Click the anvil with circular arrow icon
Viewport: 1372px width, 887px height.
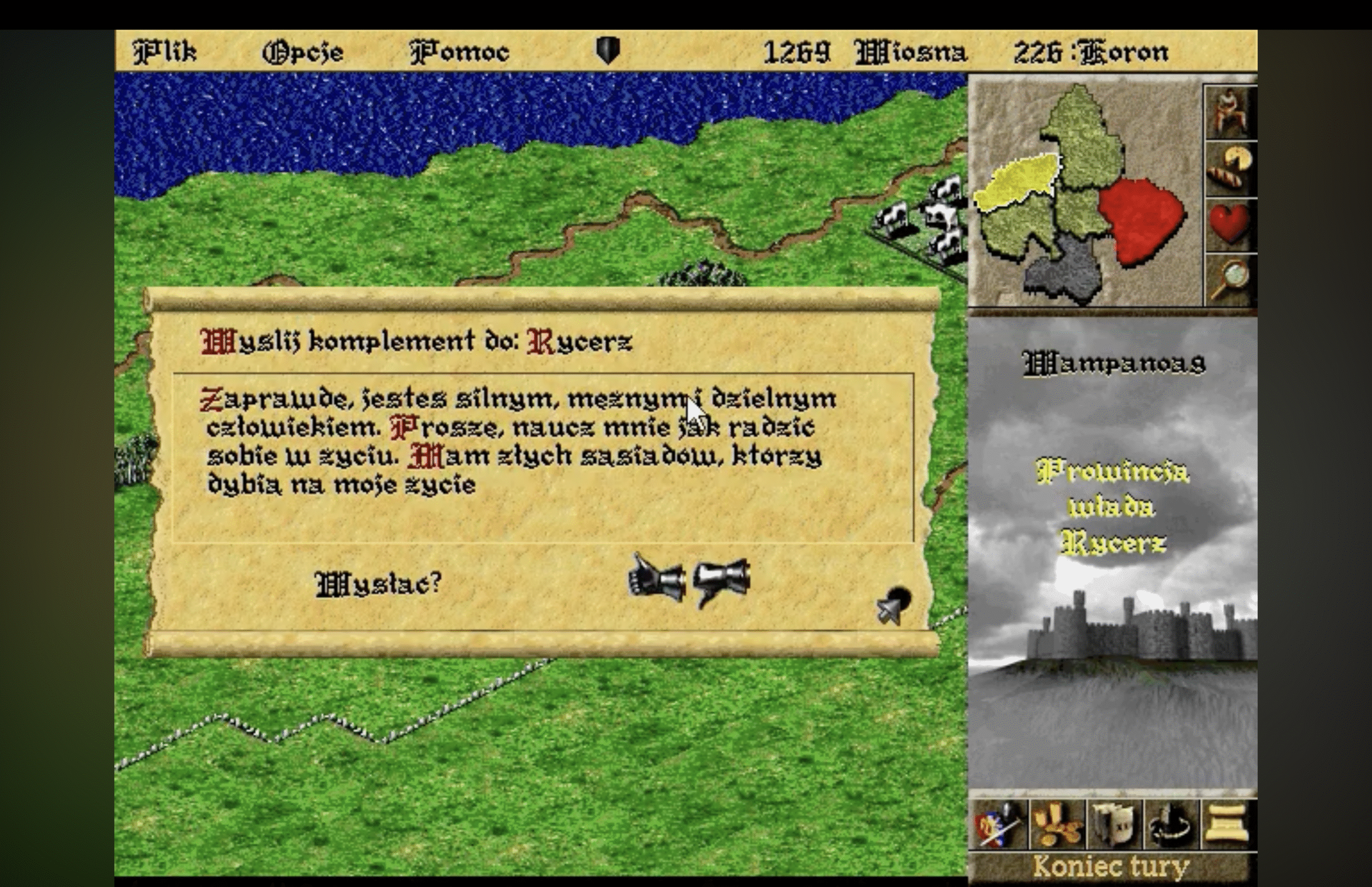1171,824
